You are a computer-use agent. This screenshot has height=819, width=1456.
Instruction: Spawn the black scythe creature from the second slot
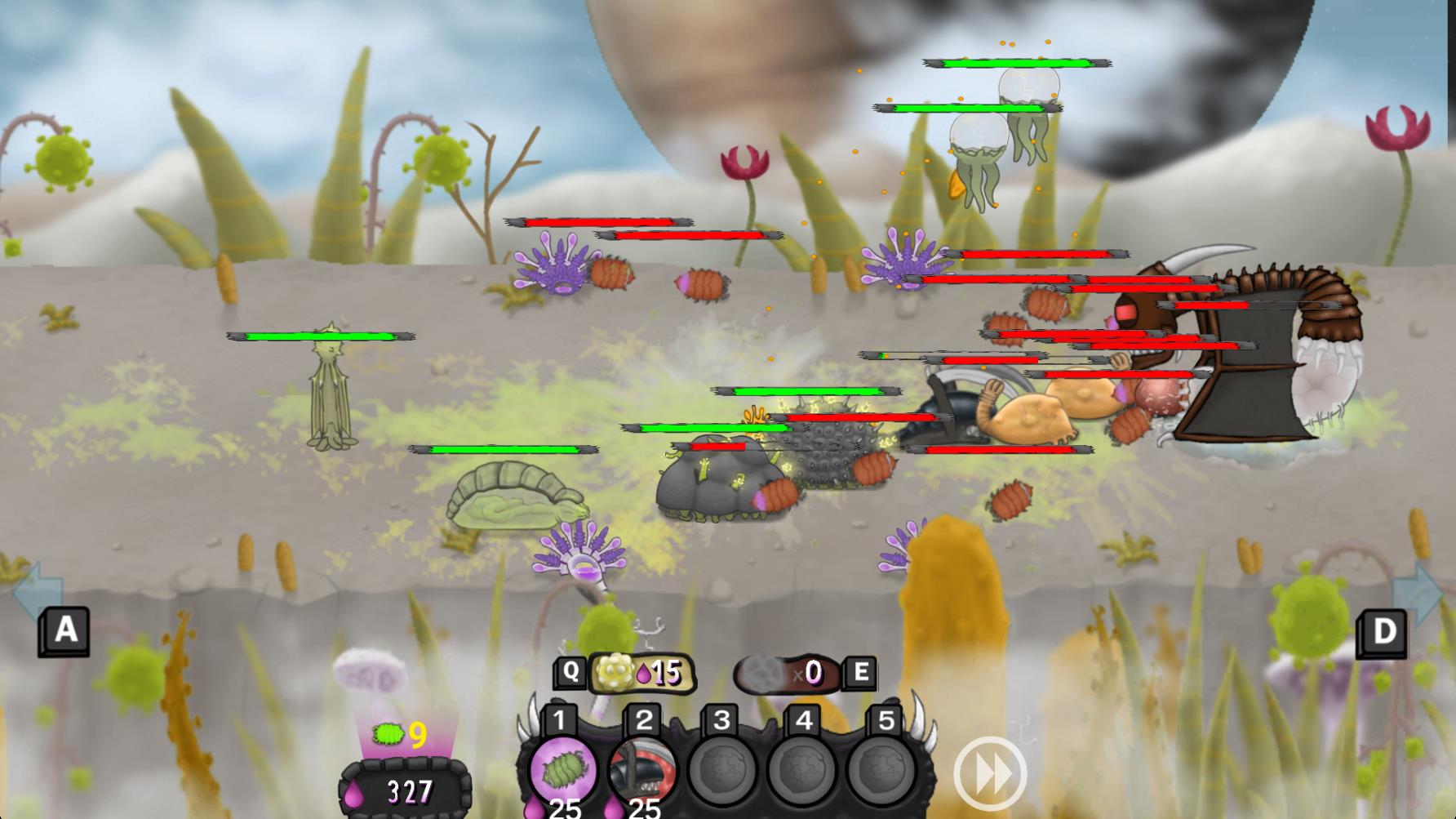pos(643,769)
